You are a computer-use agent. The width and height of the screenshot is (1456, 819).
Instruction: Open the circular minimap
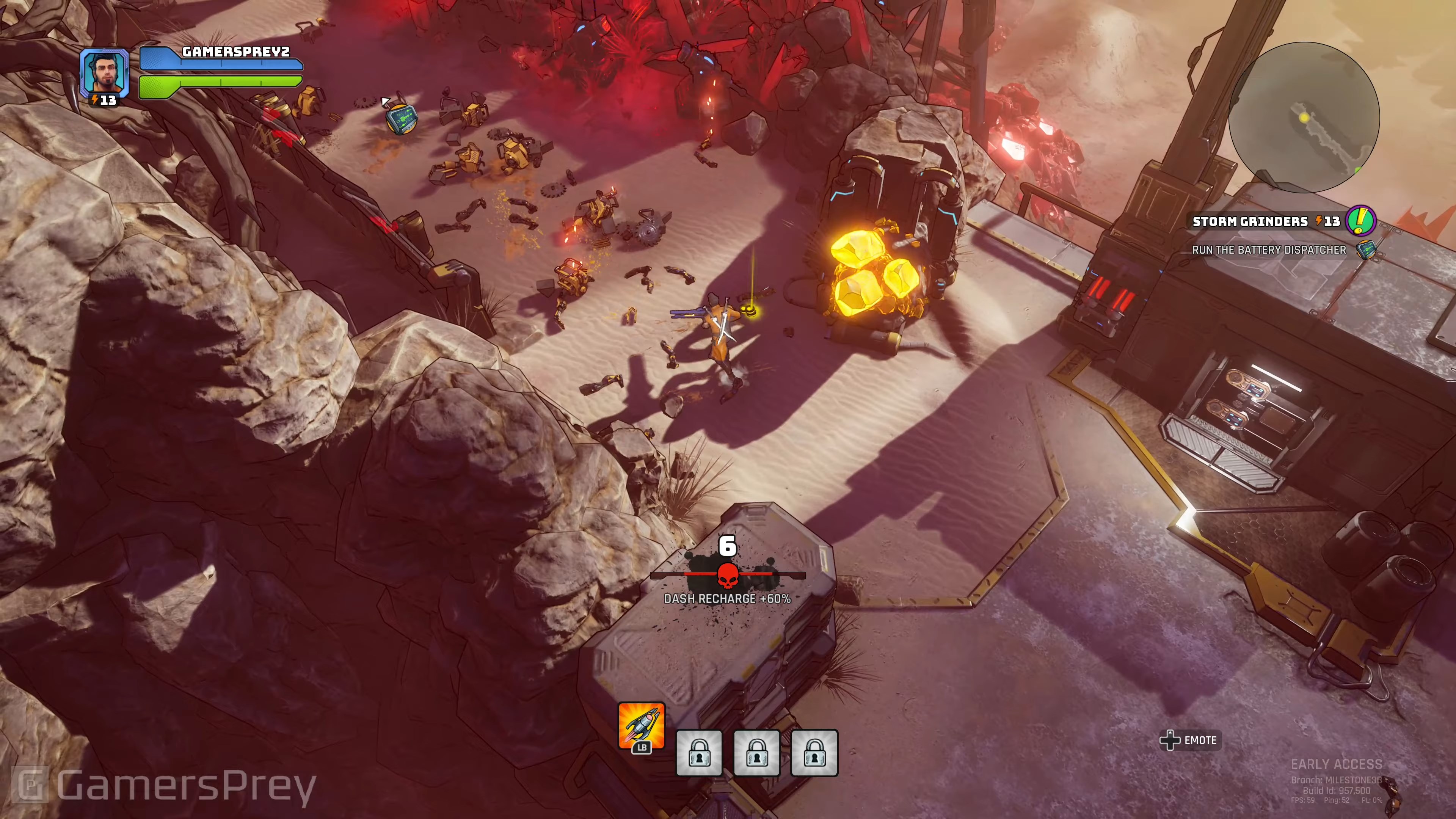pyautogui.click(x=1304, y=118)
